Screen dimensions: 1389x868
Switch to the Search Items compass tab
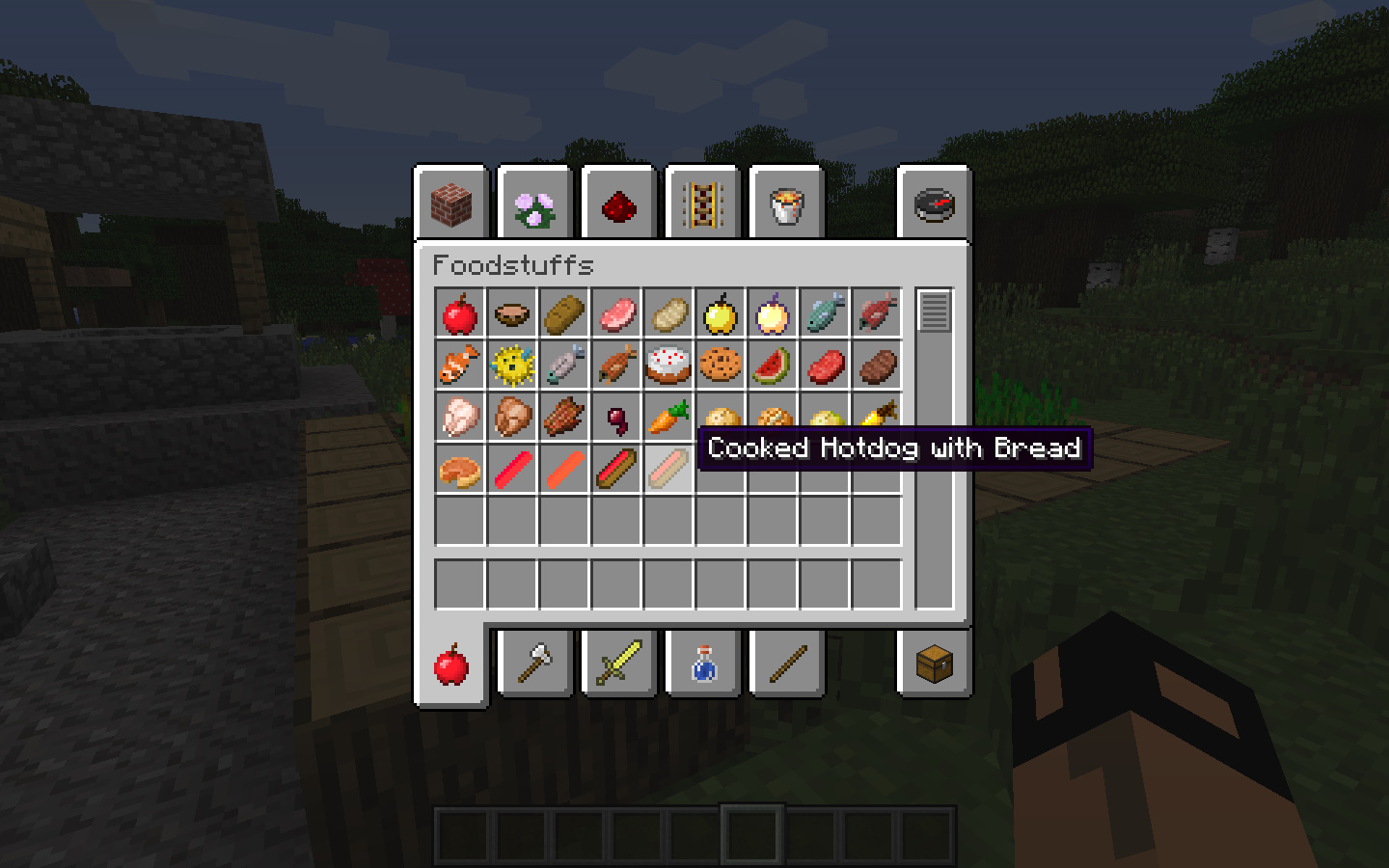tap(934, 203)
